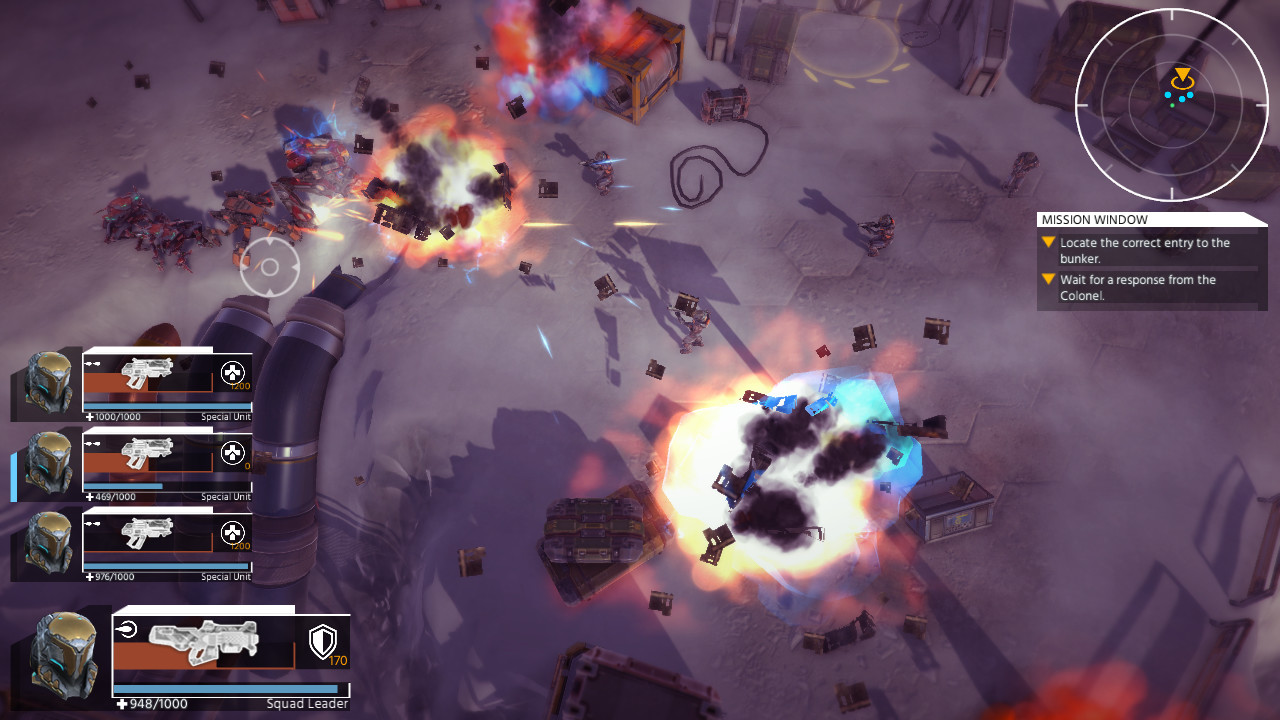Screen dimensions: 1280x720
Task: Toggle the objective 'Wait for a response from the Colonel'
Action: 1143,287
